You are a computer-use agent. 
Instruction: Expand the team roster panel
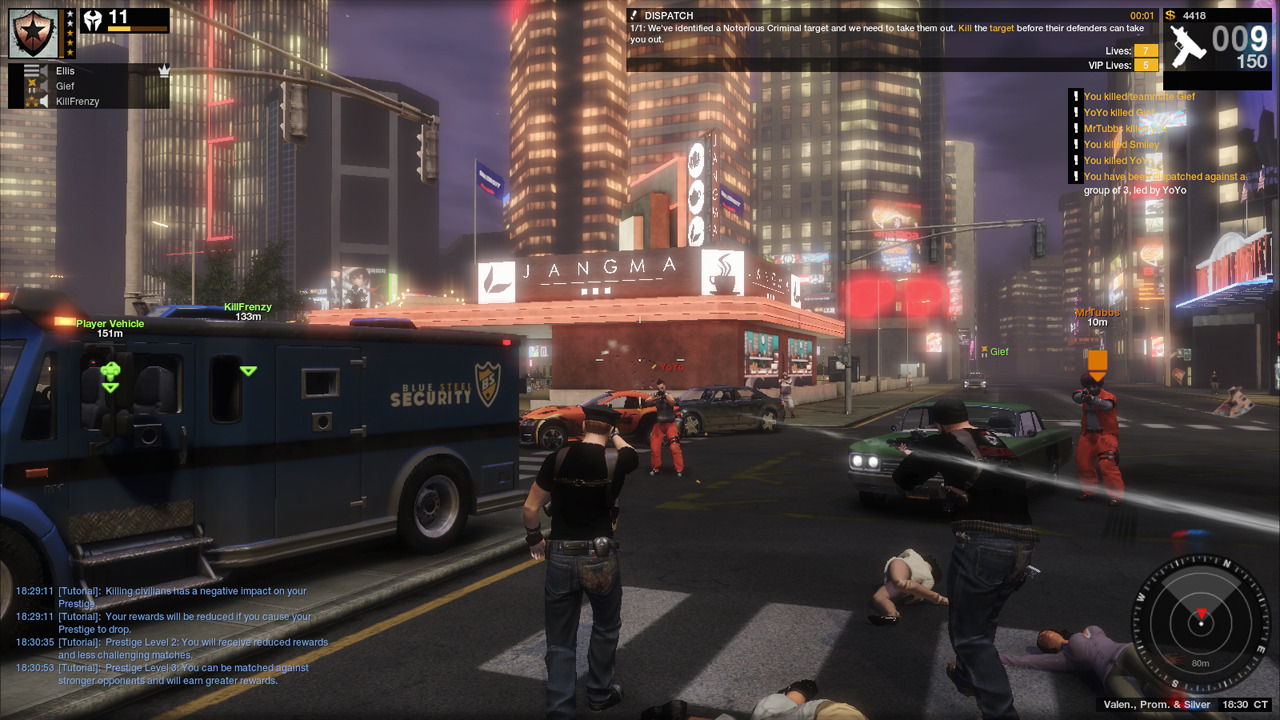(90, 86)
